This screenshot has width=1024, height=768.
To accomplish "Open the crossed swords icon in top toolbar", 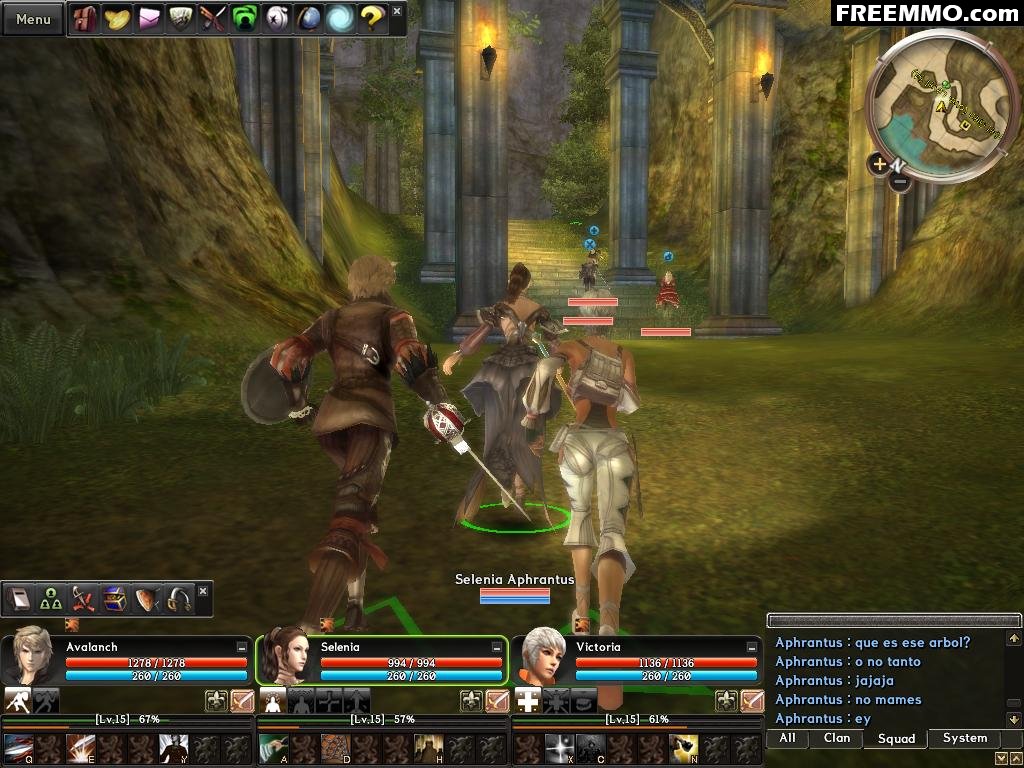I will [213, 19].
